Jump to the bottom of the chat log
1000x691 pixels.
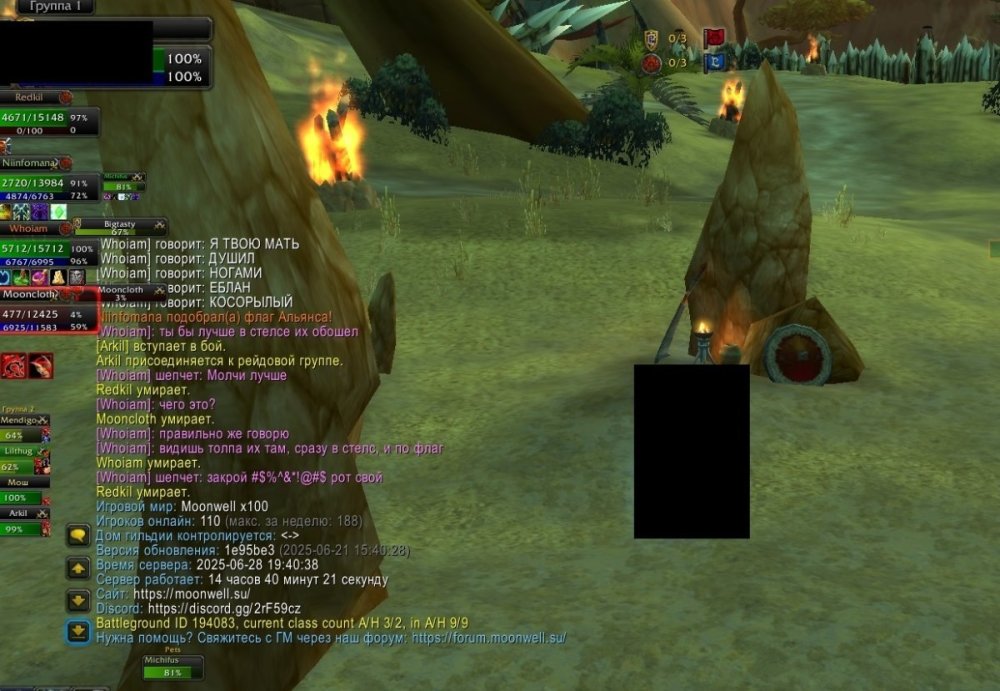click(78, 631)
